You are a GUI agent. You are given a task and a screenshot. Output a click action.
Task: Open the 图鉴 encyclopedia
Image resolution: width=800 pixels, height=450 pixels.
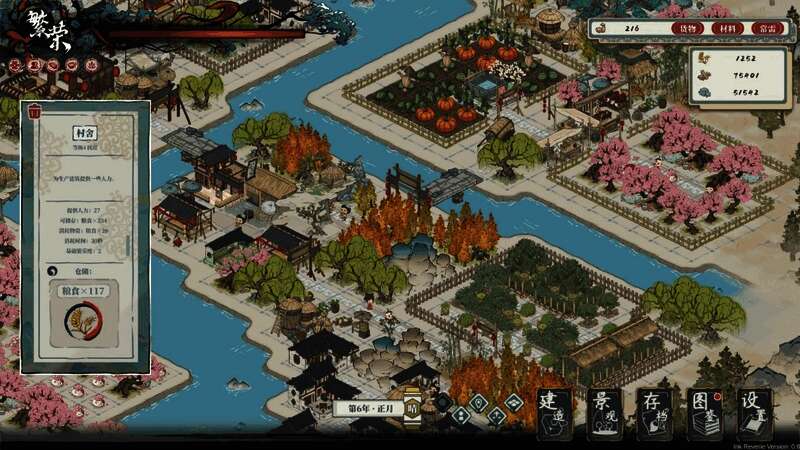[x=705, y=413]
